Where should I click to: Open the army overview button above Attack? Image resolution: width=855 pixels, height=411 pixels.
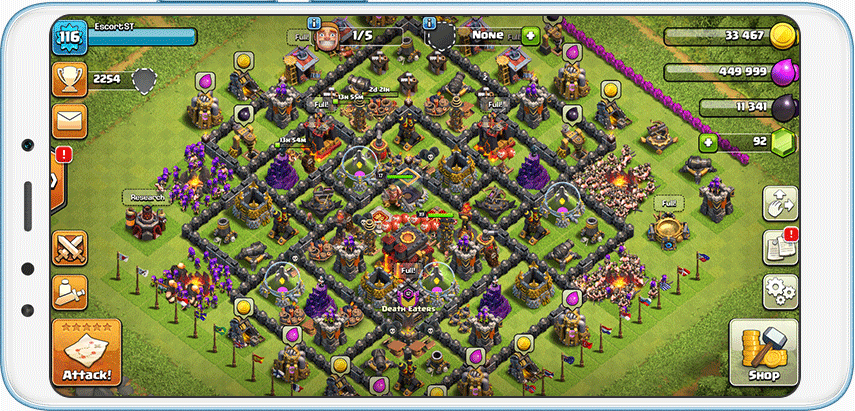[x=70, y=292]
